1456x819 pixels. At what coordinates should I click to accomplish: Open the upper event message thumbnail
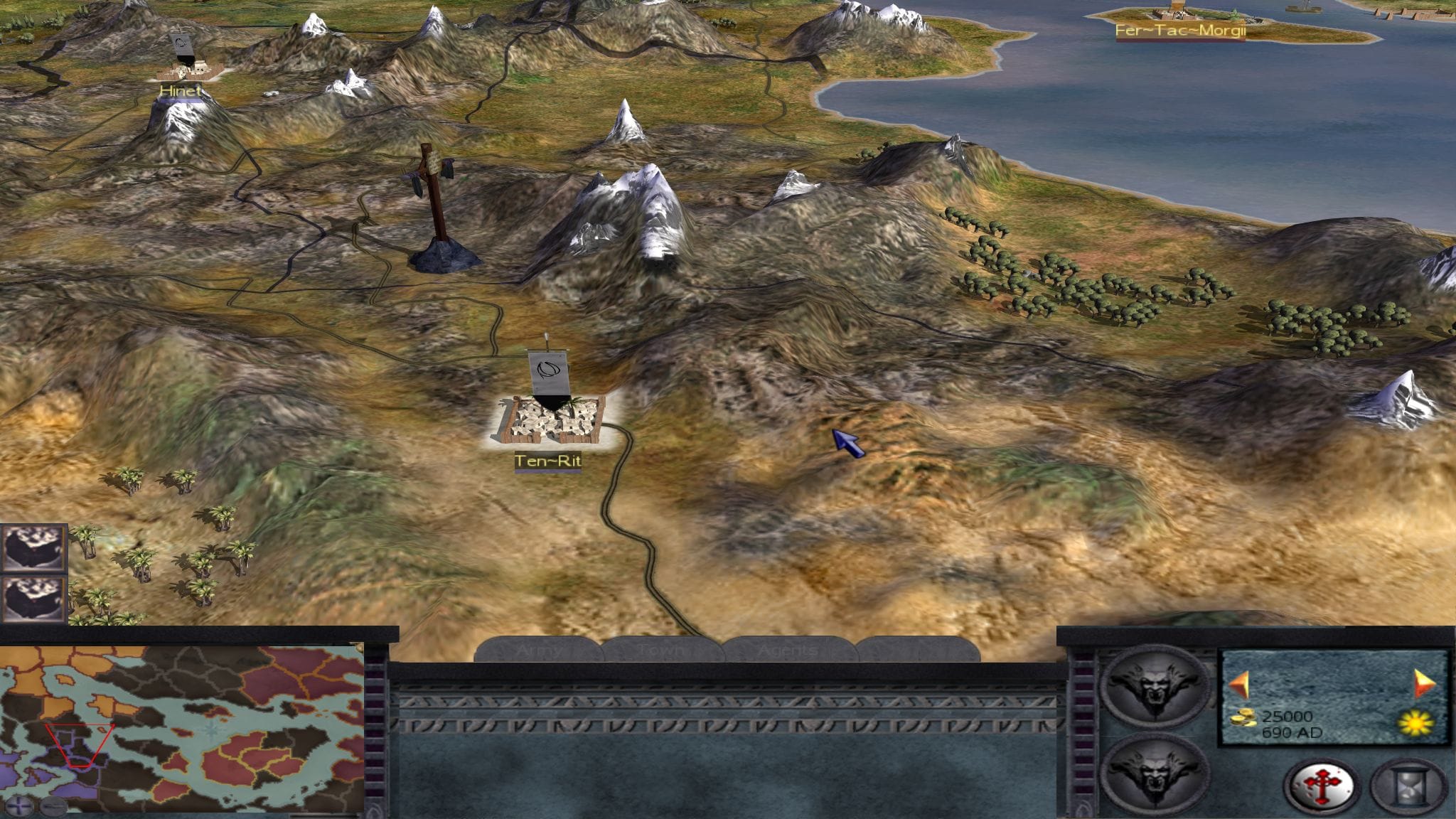point(33,547)
